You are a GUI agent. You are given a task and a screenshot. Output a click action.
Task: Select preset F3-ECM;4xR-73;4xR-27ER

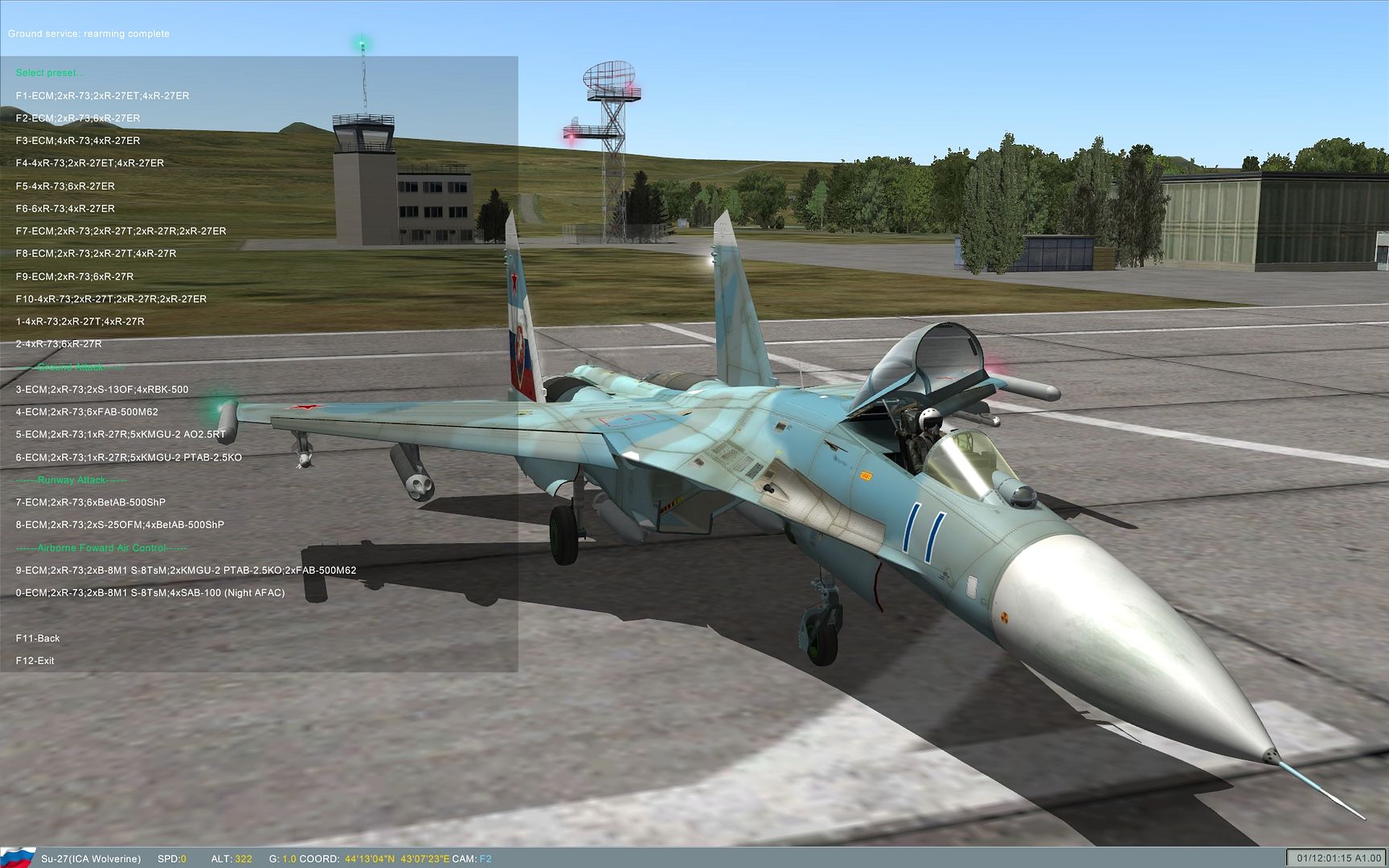point(79,140)
